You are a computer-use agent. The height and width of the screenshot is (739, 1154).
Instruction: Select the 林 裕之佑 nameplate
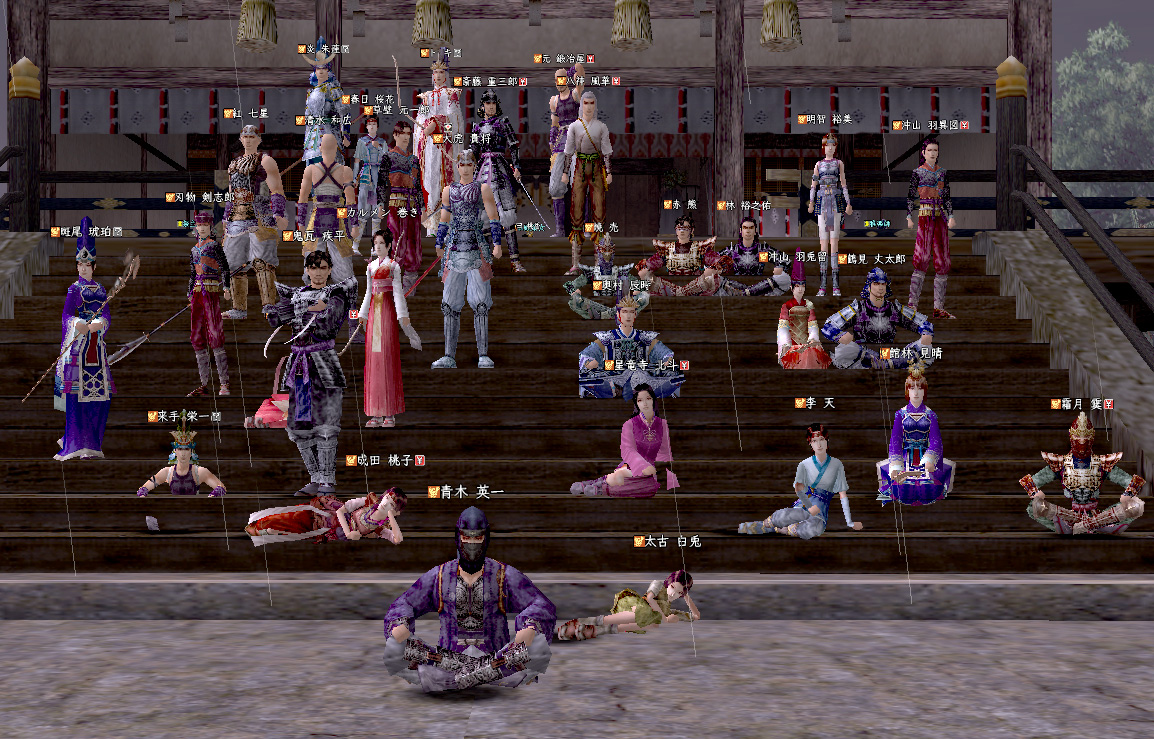pos(748,205)
